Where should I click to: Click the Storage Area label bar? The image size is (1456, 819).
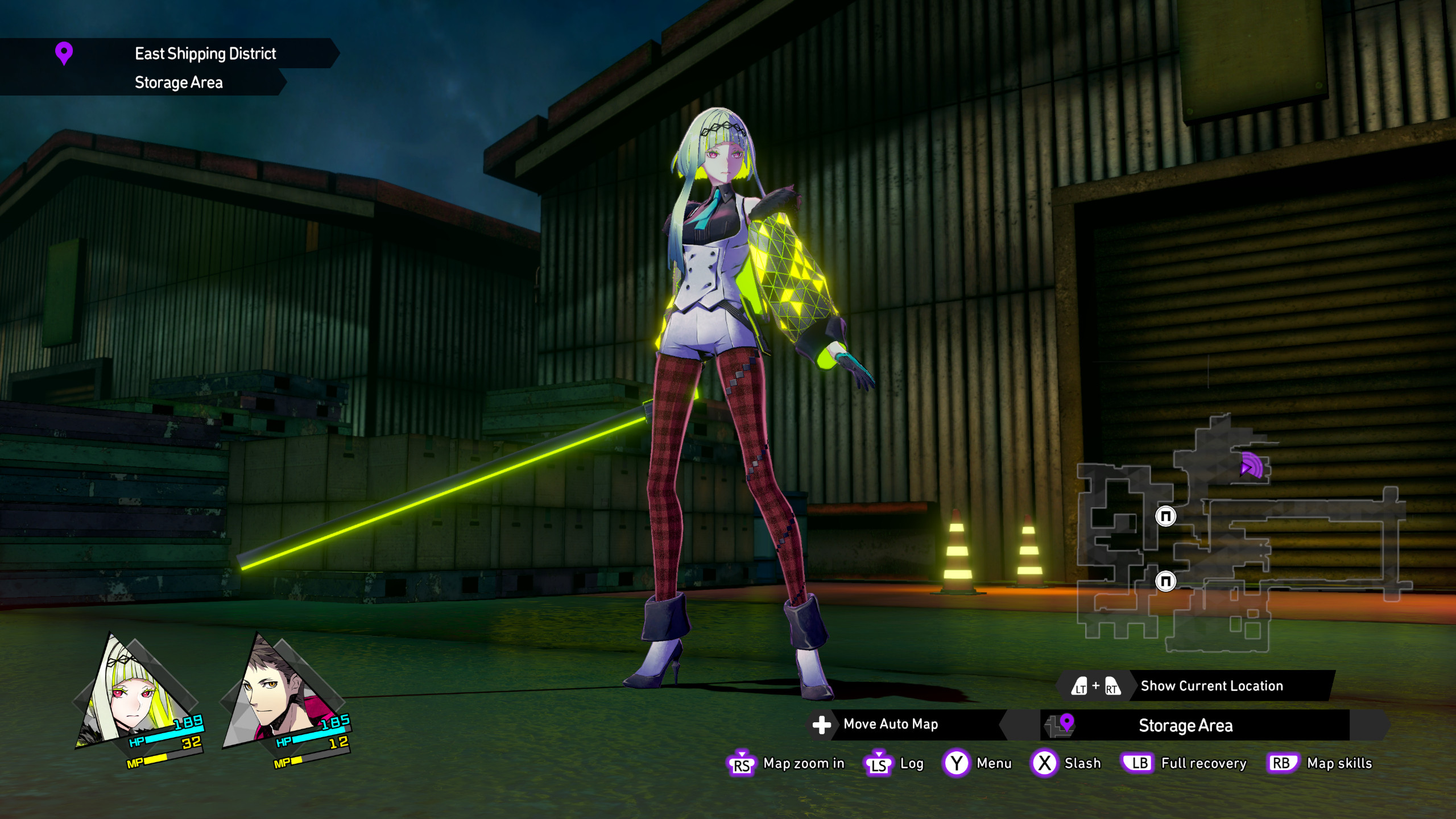click(1185, 725)
